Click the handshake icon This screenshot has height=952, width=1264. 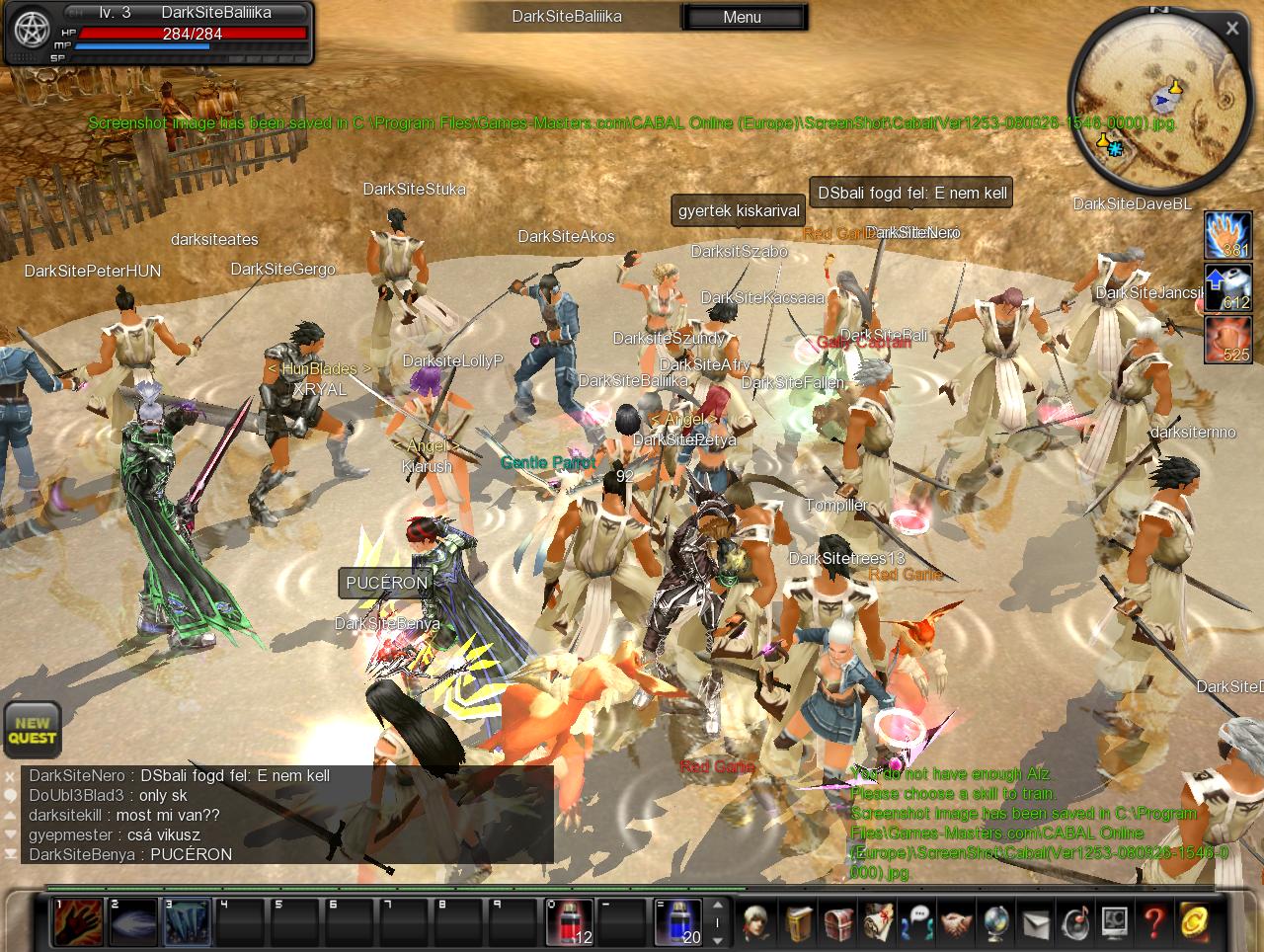(956, 922)
